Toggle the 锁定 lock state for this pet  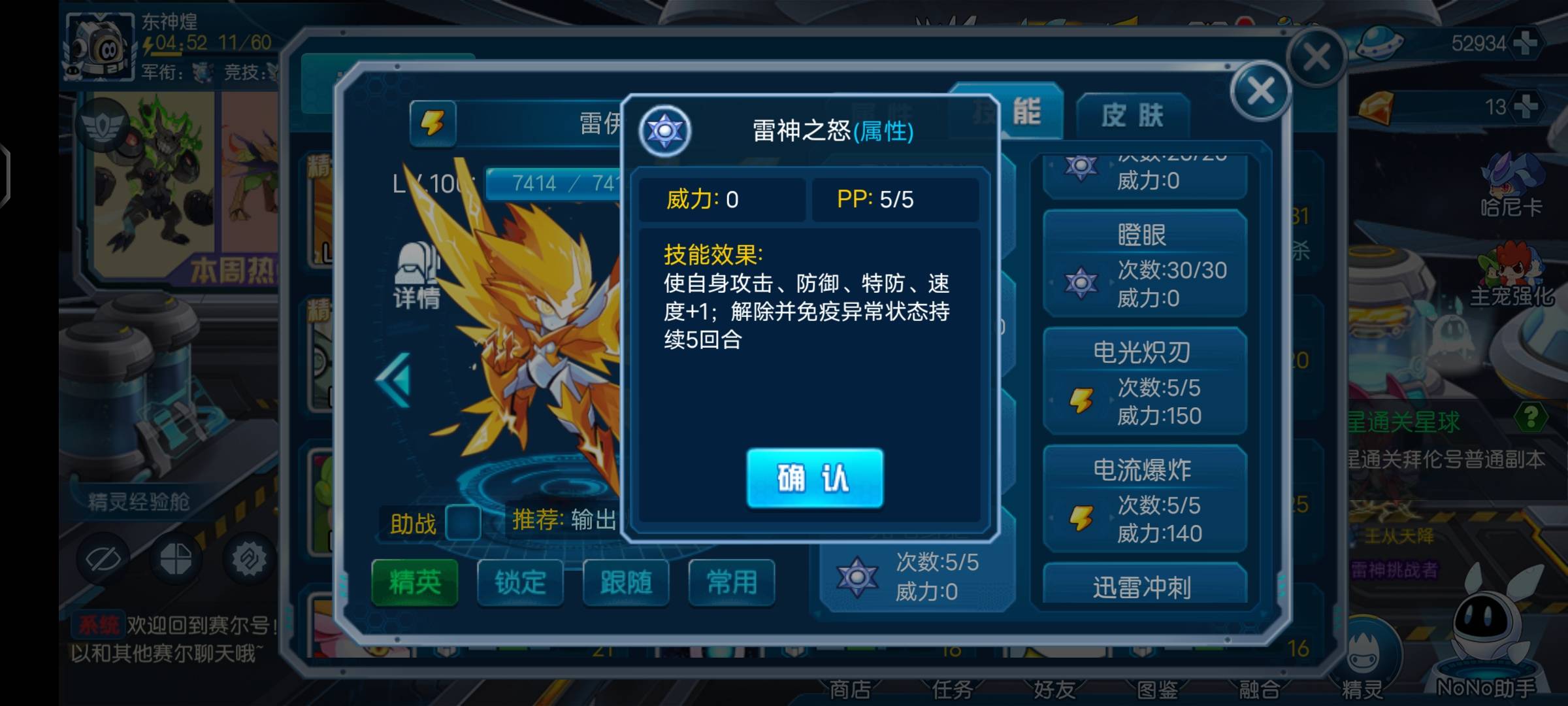pos(519,584)
